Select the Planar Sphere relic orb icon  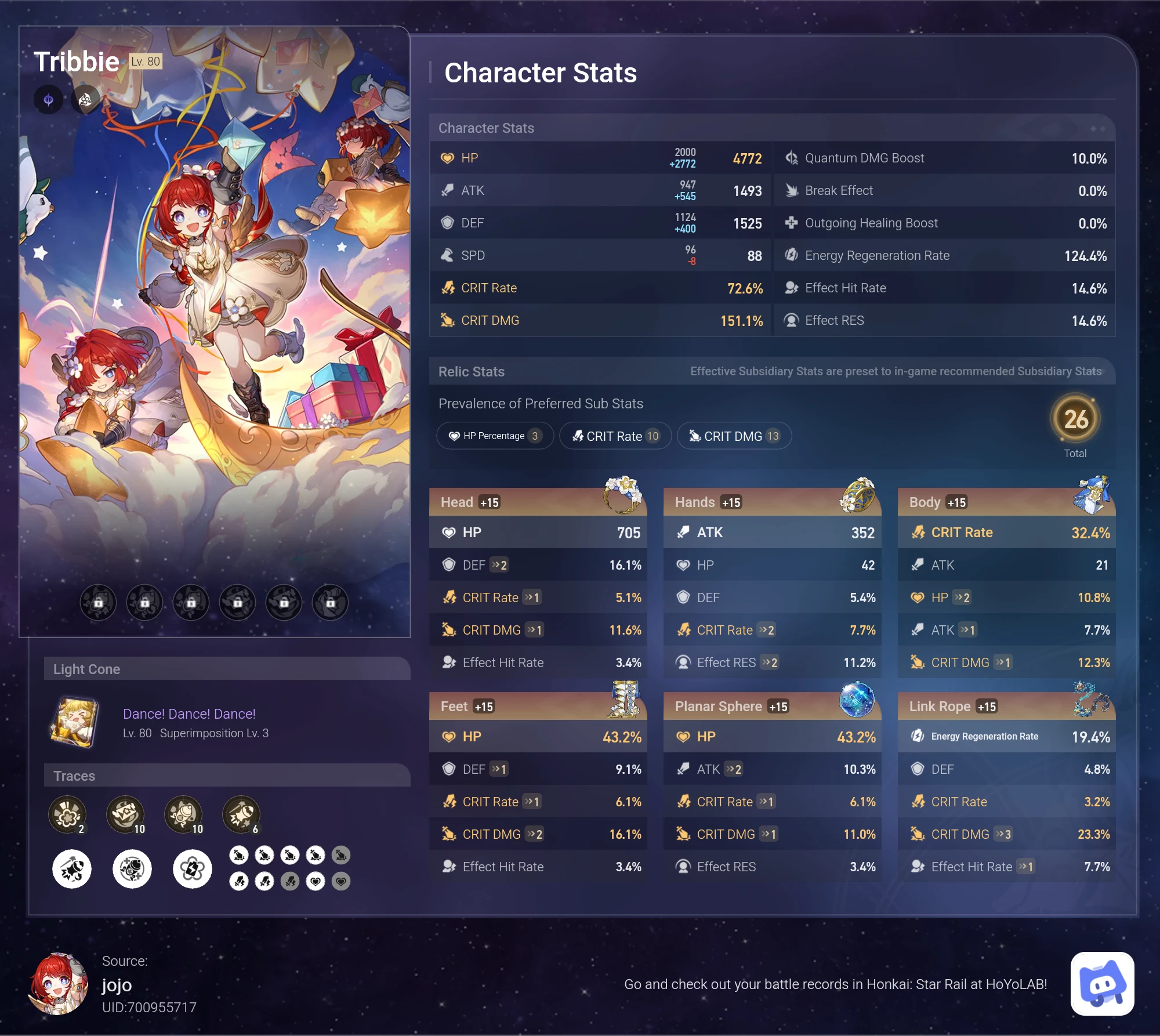pos(858,700)
